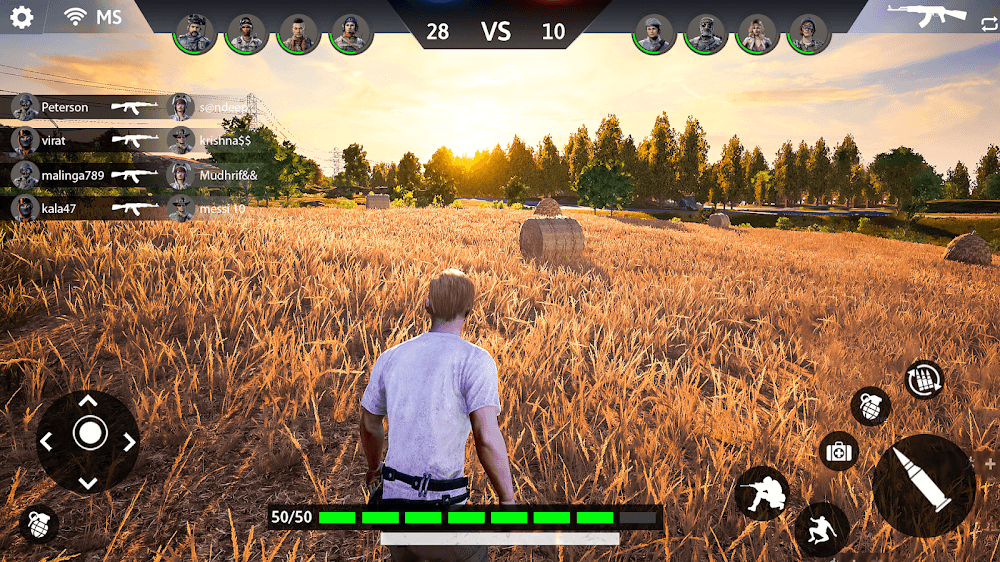The height and width of the screenshot is (562, 1000).
Task: Strafe with the right arrow control
Action: tap(128, 441)
